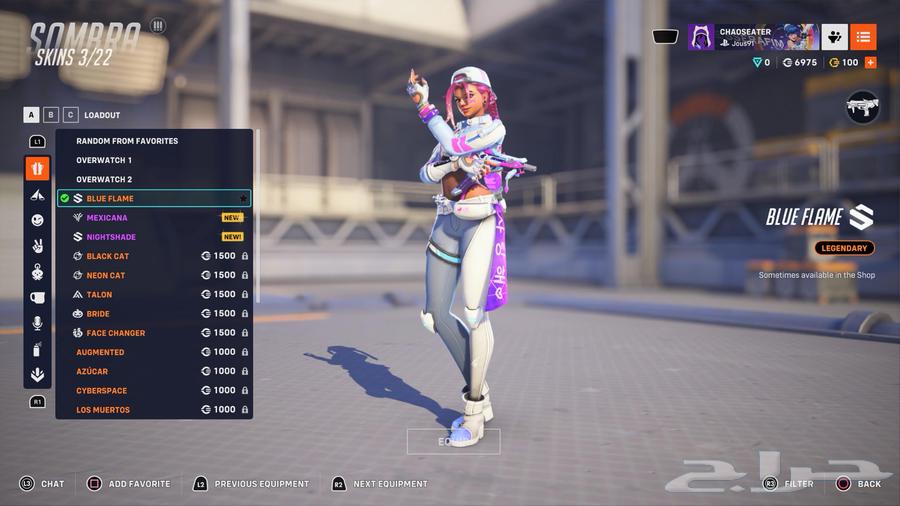900x506 pixels.
Task: Open the voice lines microphone category
Action: coord(37,323)
